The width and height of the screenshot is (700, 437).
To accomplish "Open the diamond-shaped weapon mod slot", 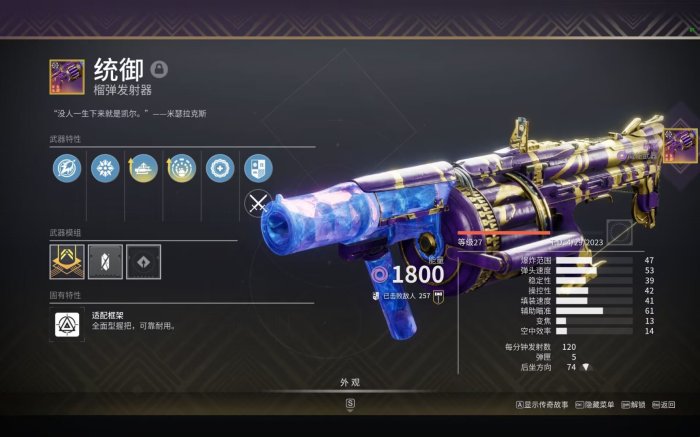I will (143, 262).
